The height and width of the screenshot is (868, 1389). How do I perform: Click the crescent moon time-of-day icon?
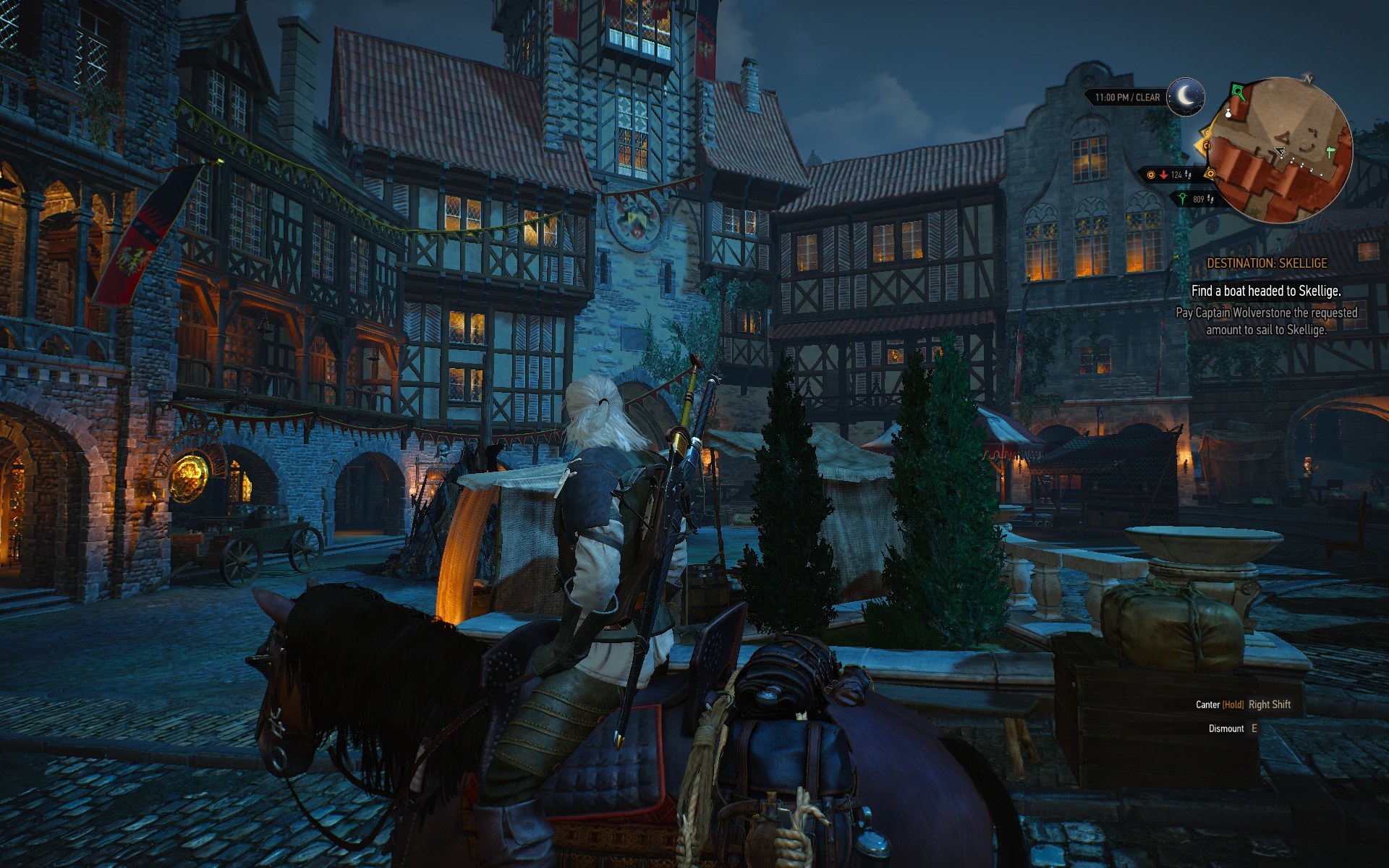tap(1186, 96)
